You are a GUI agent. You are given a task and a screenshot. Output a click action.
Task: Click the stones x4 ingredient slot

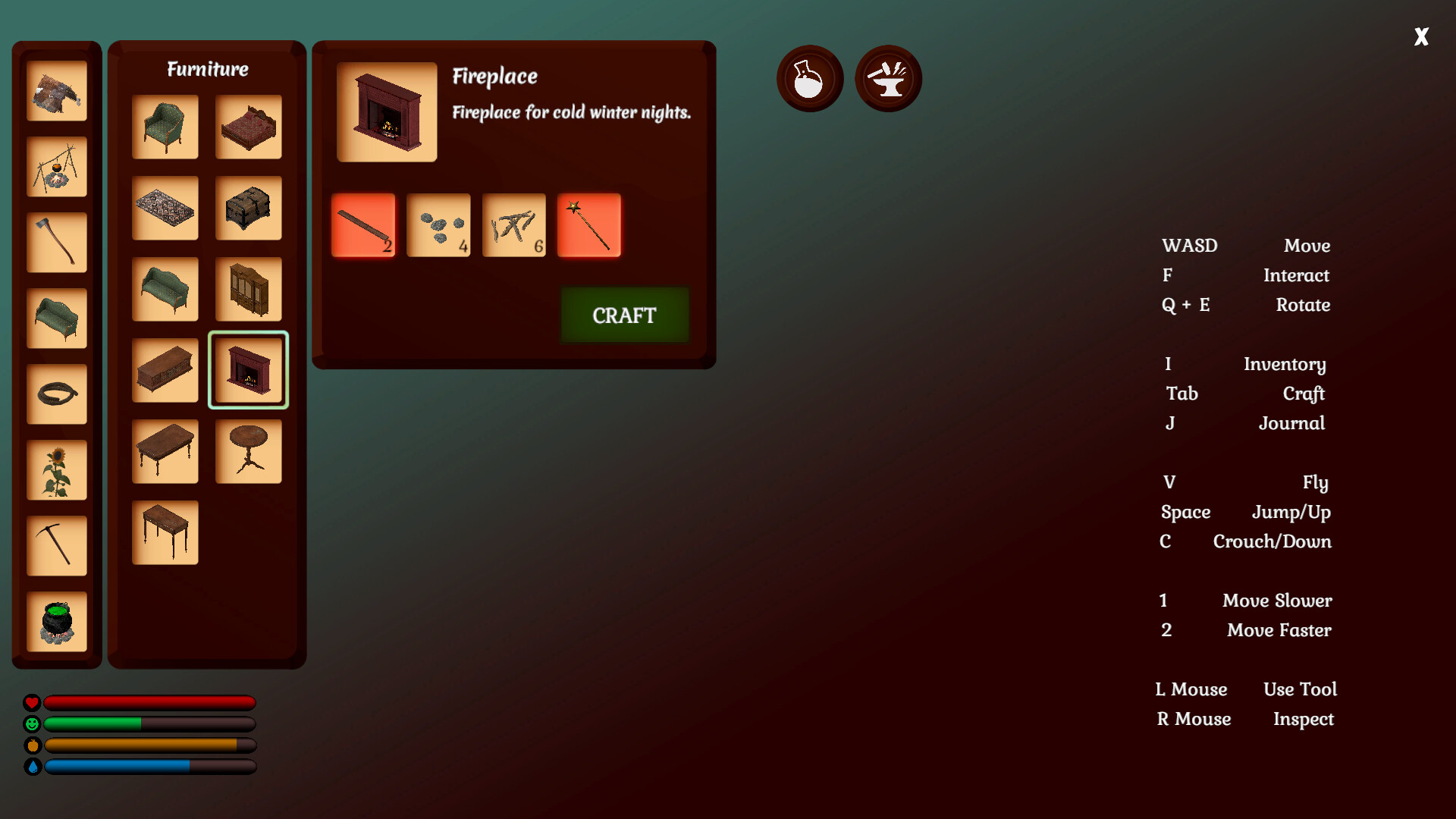click(439, 225)
